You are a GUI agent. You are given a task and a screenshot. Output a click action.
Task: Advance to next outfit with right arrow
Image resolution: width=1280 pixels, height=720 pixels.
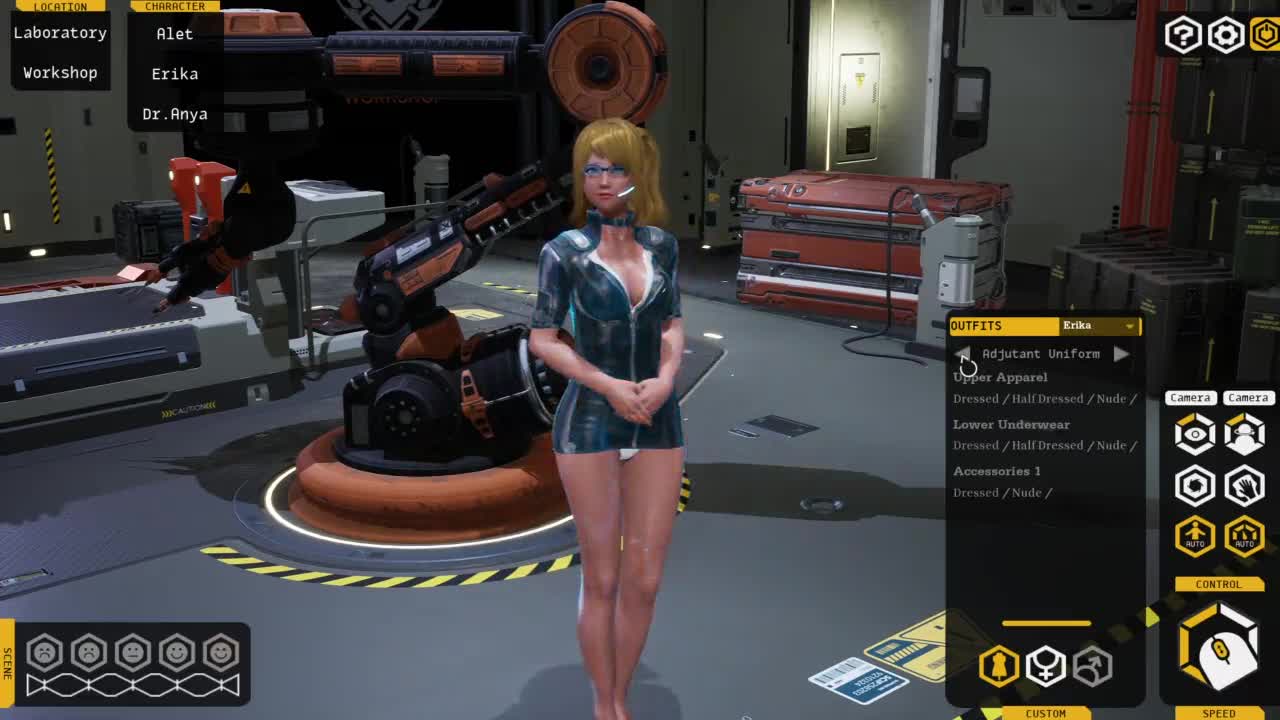1121,354
